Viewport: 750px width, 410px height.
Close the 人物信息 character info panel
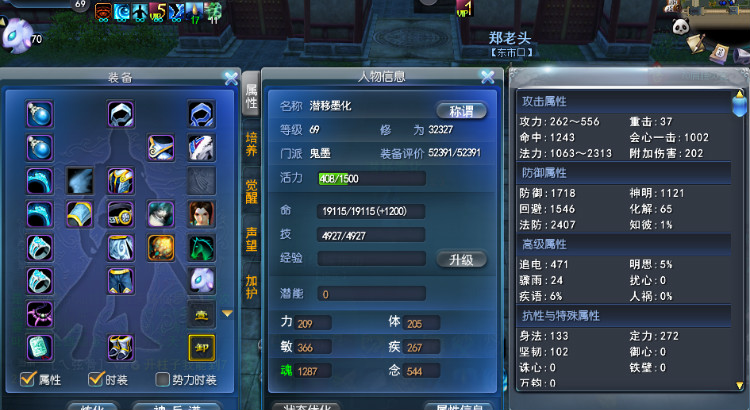click(487, 76)
